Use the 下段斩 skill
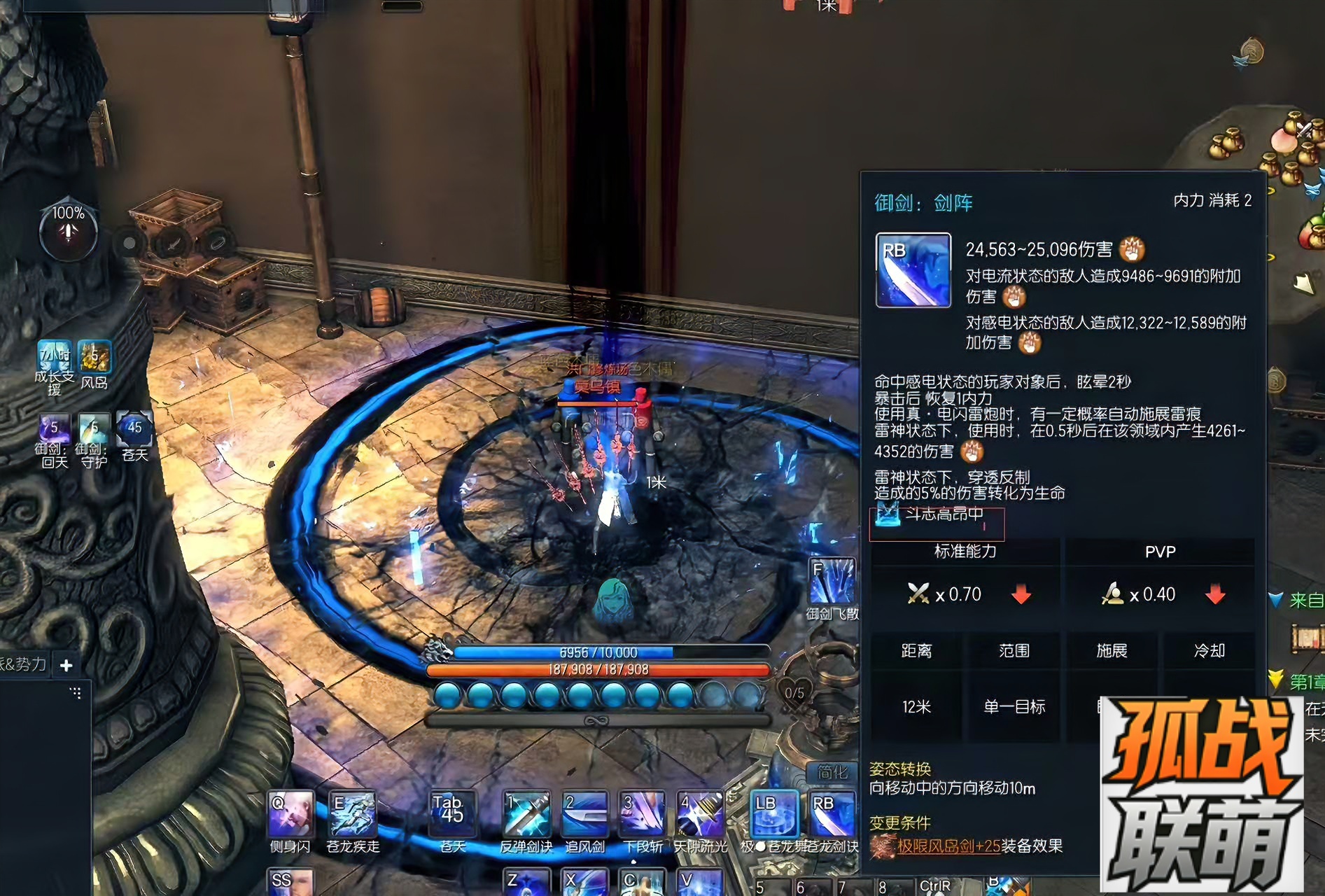1325x896 pixels. pyautogui.click(x=643, y=813)
